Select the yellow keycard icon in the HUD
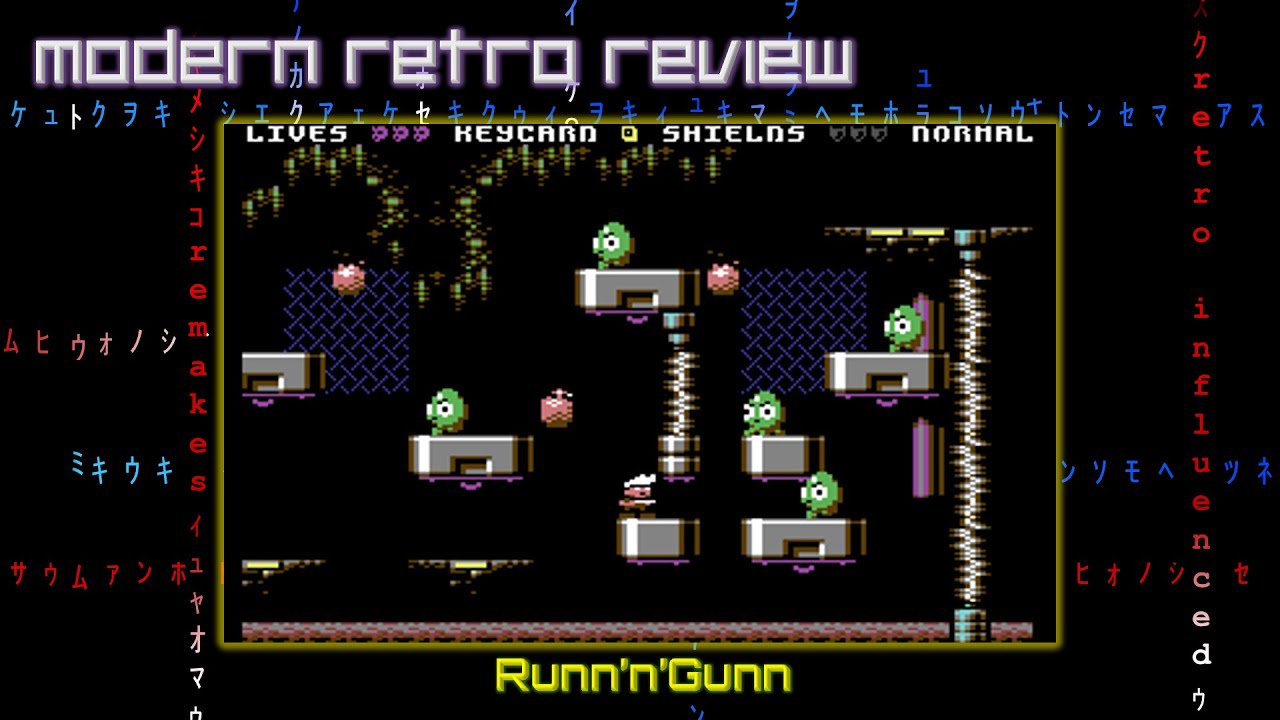This screenshot has width=1280, height=720. pyautogui.click(x=627, y=135)
